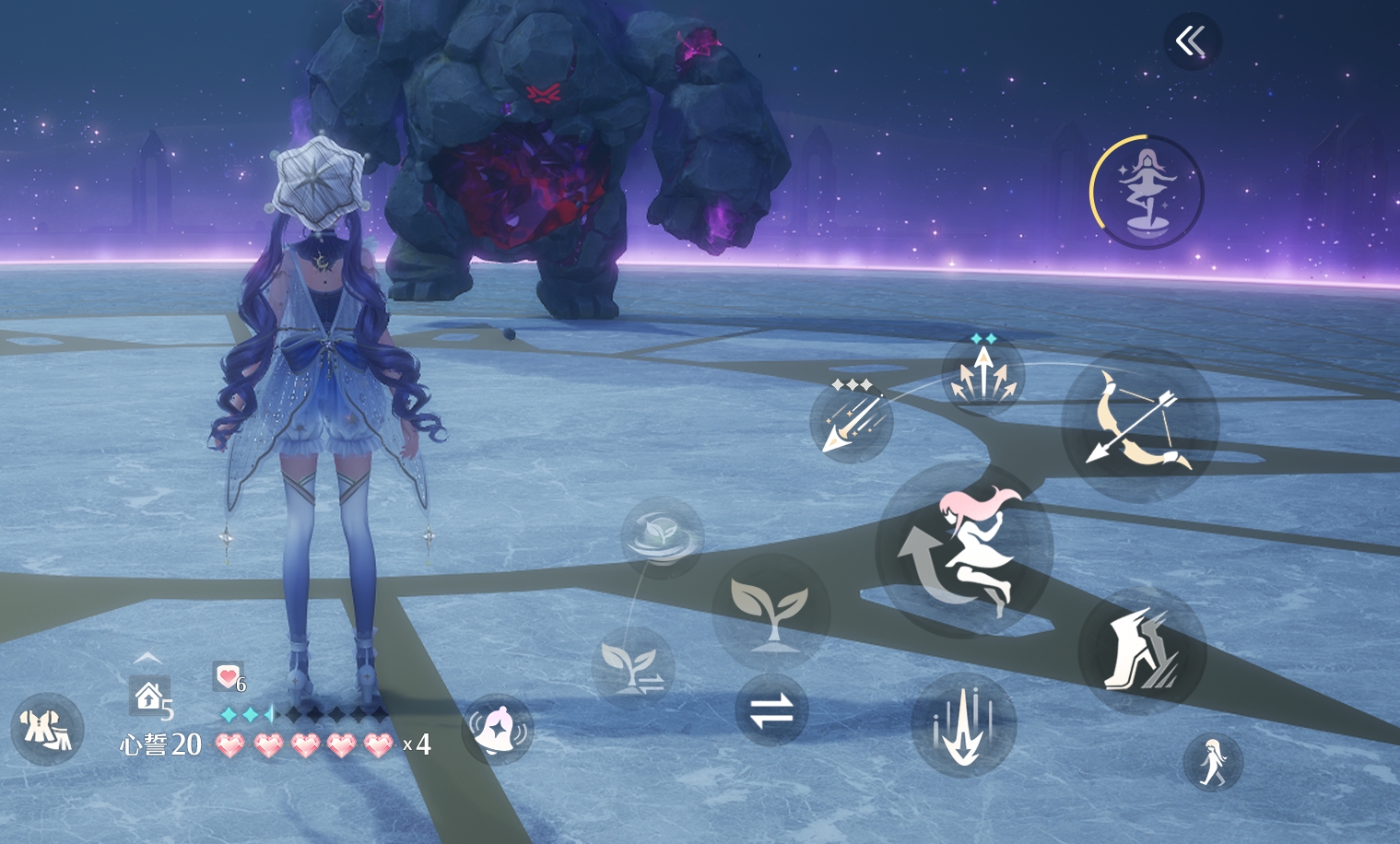The image size is (1400, 844).
Task: Click the house icon with number 5
Action: [x=150, y=697]
